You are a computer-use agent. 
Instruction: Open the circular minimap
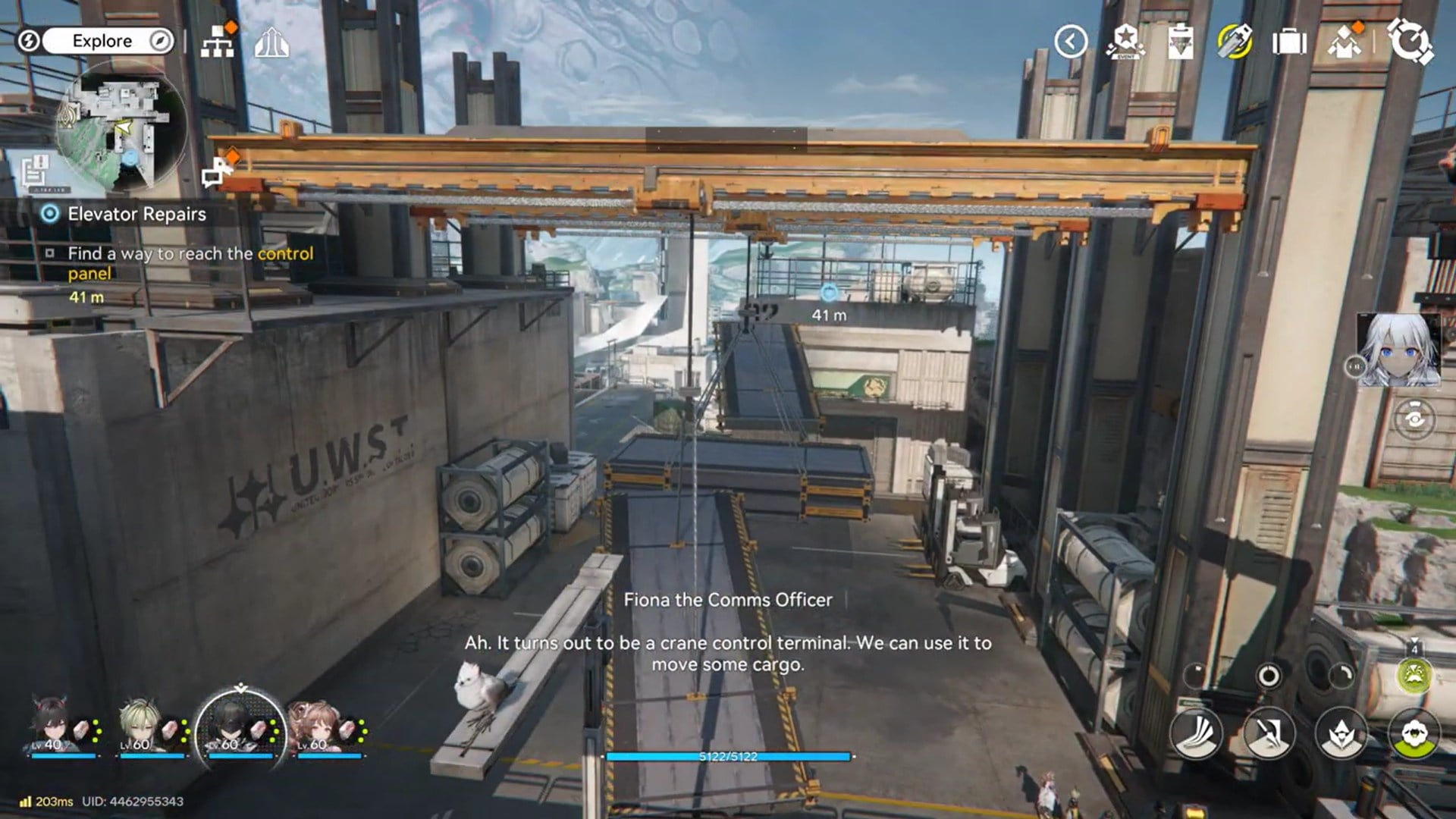pos(120,125)
